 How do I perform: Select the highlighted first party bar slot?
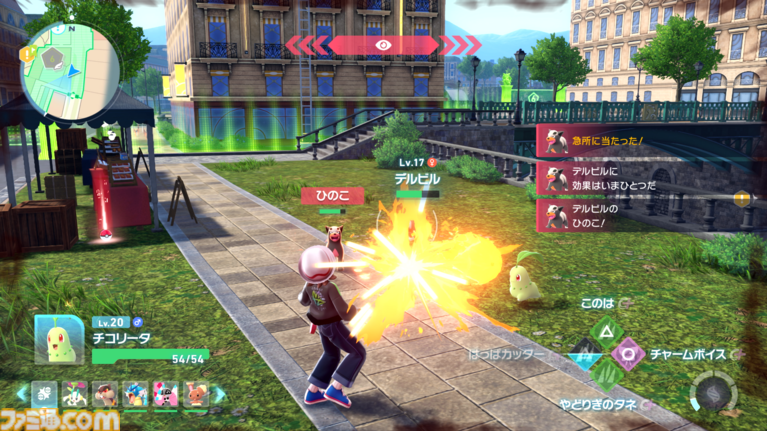click(45, 393)
